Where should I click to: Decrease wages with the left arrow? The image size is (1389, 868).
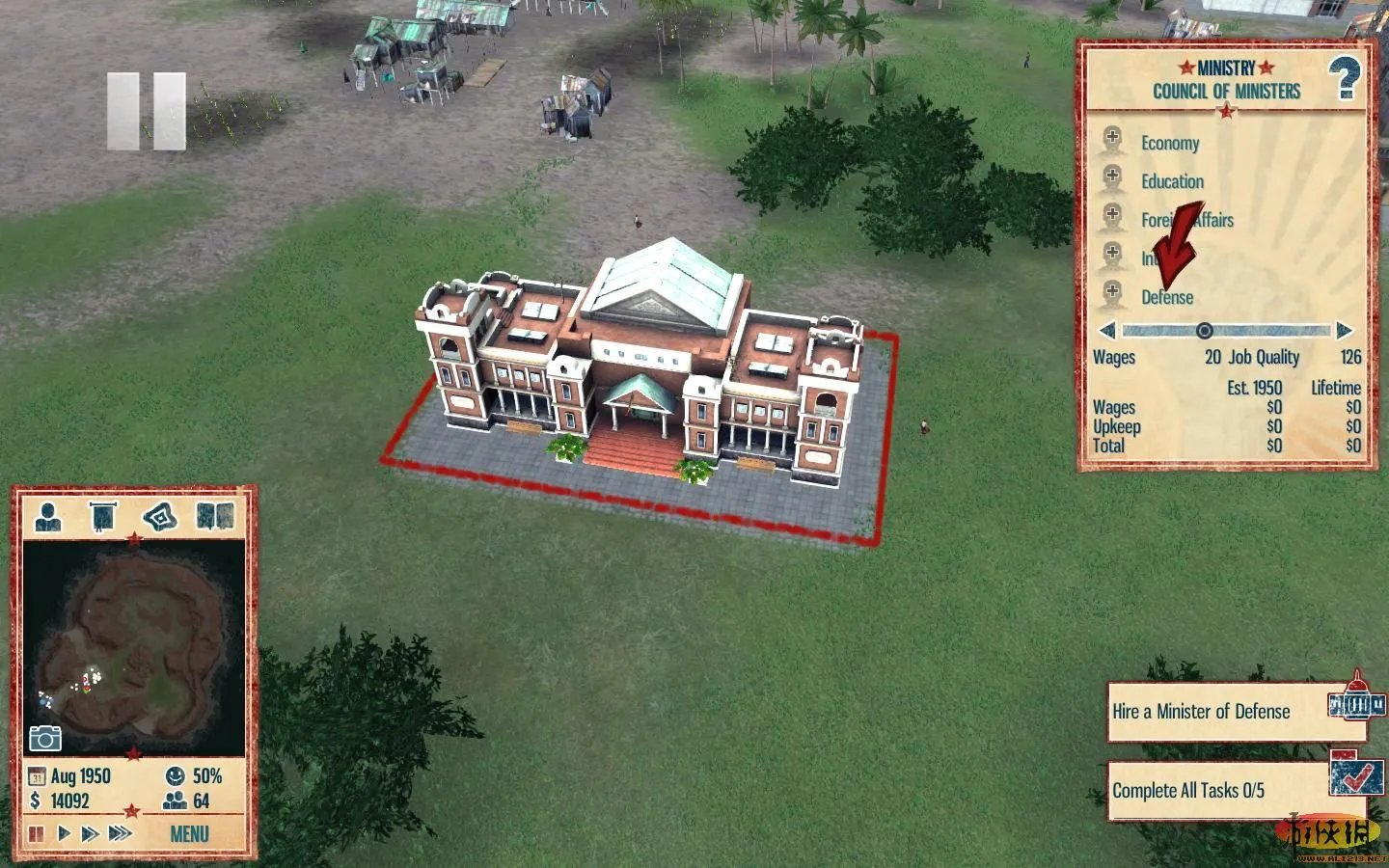tap(1107, 331)
